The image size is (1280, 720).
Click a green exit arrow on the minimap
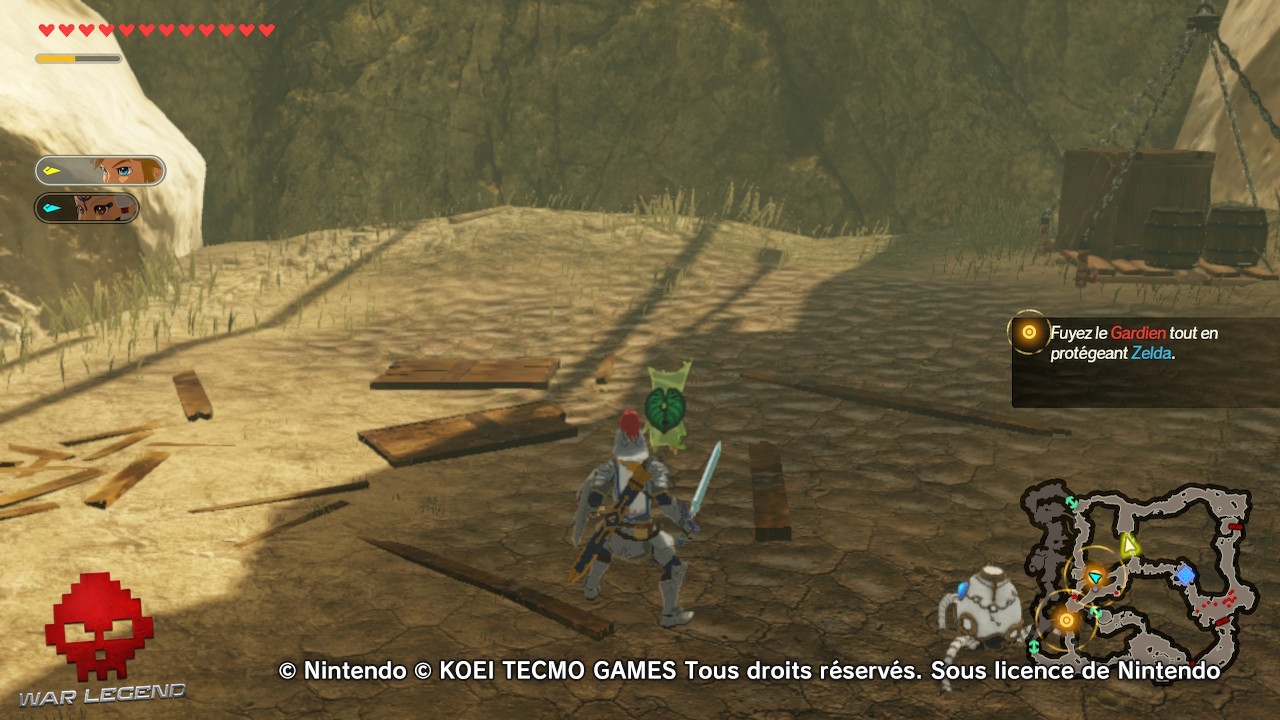coord(1072,503)
